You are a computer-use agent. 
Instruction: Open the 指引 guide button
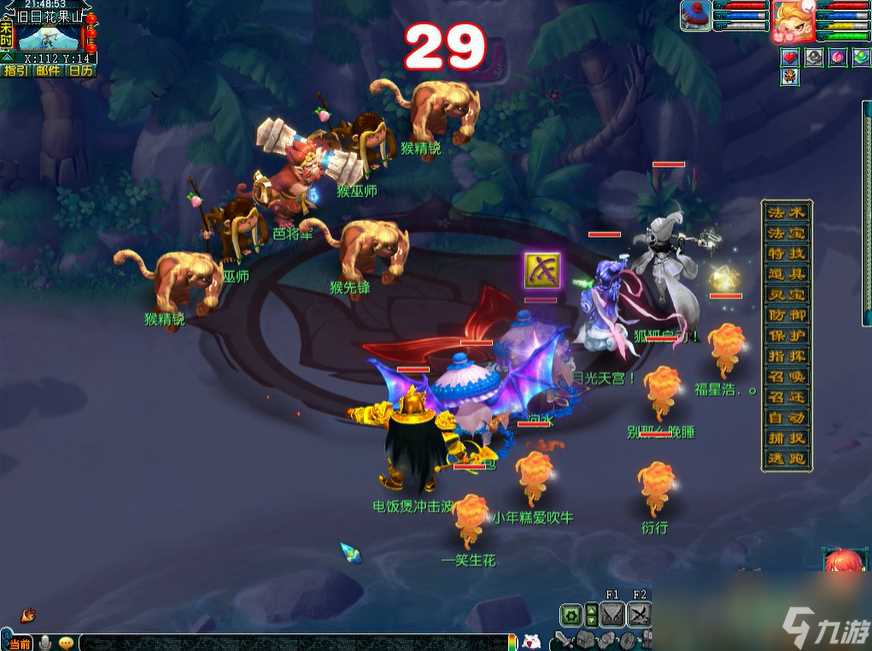15,70
